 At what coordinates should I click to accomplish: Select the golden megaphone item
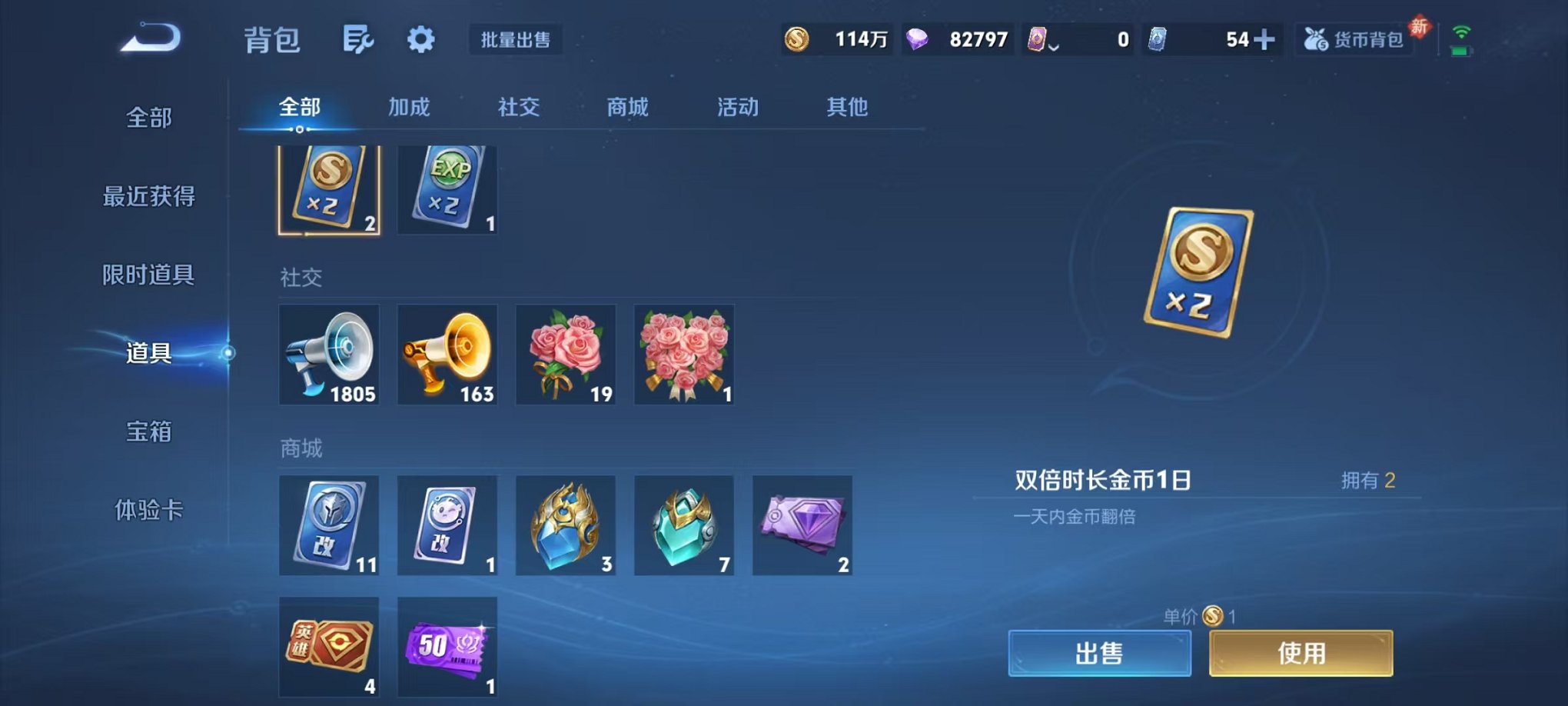447,355
